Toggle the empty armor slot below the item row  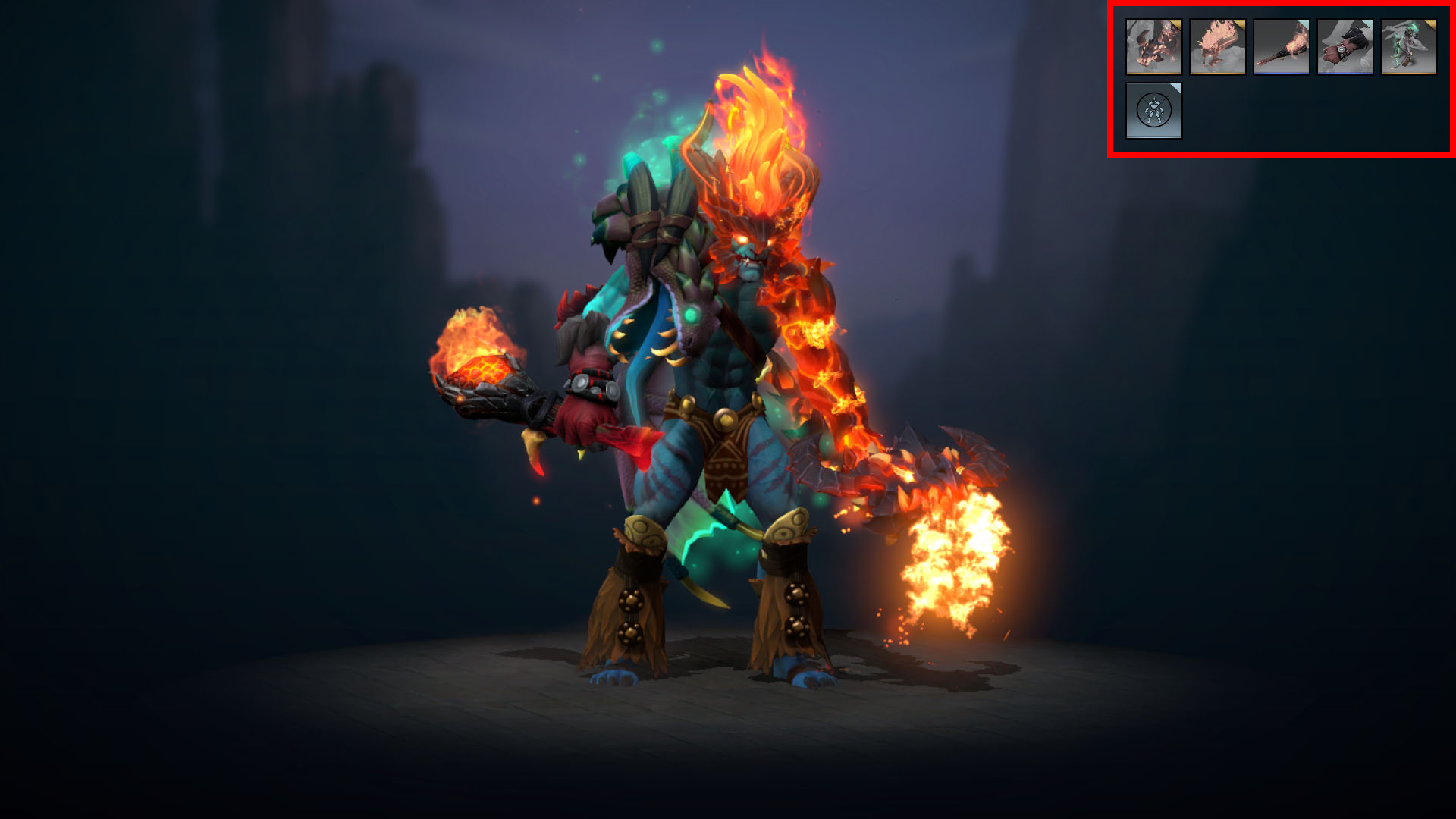click(x=1155, y=110)
